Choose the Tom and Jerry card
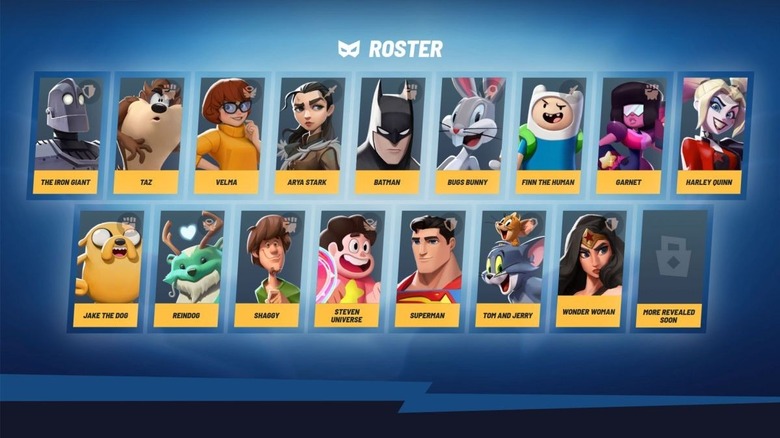 point(509,268)
